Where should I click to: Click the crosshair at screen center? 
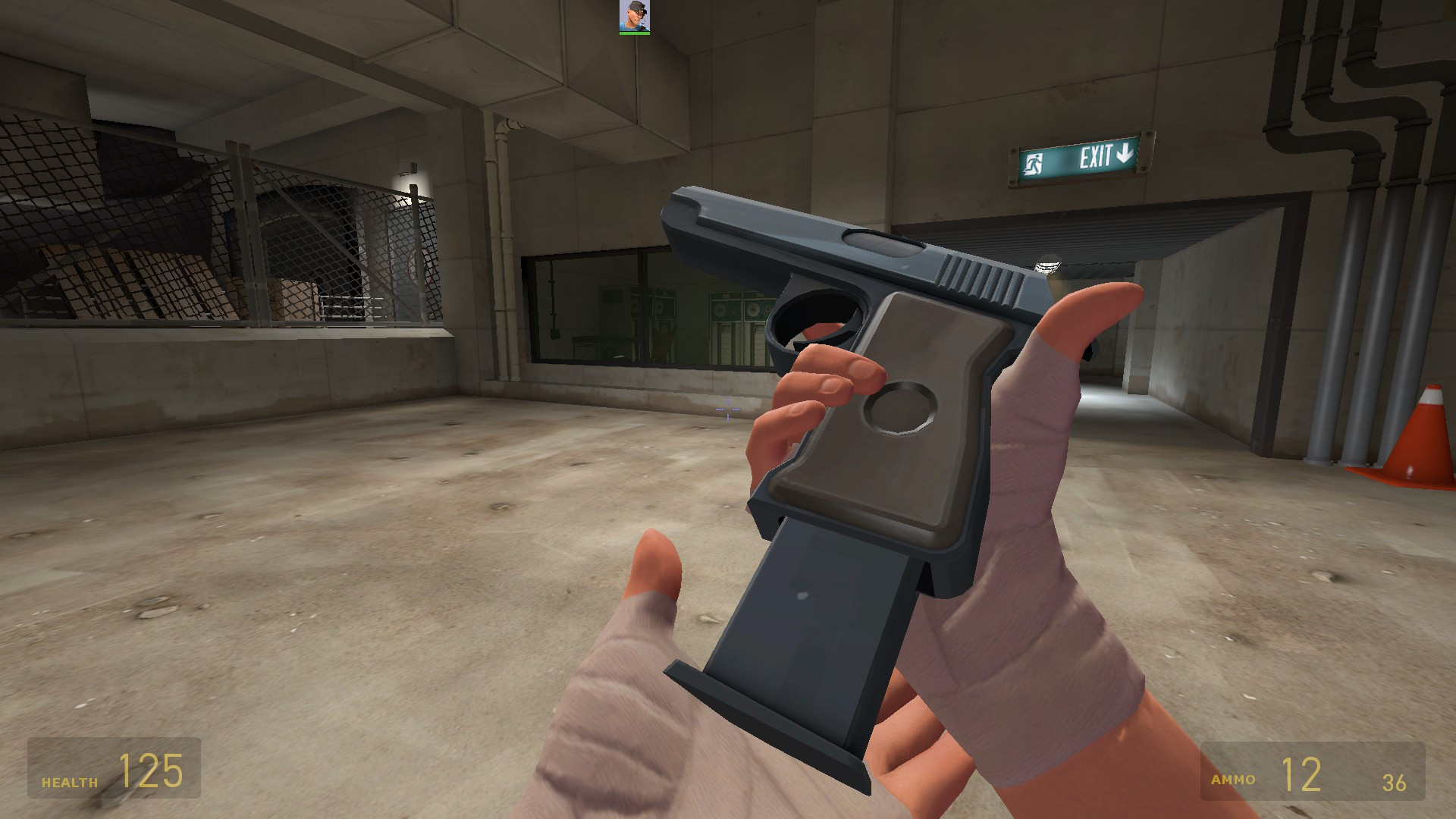click(x=727, y=409)
